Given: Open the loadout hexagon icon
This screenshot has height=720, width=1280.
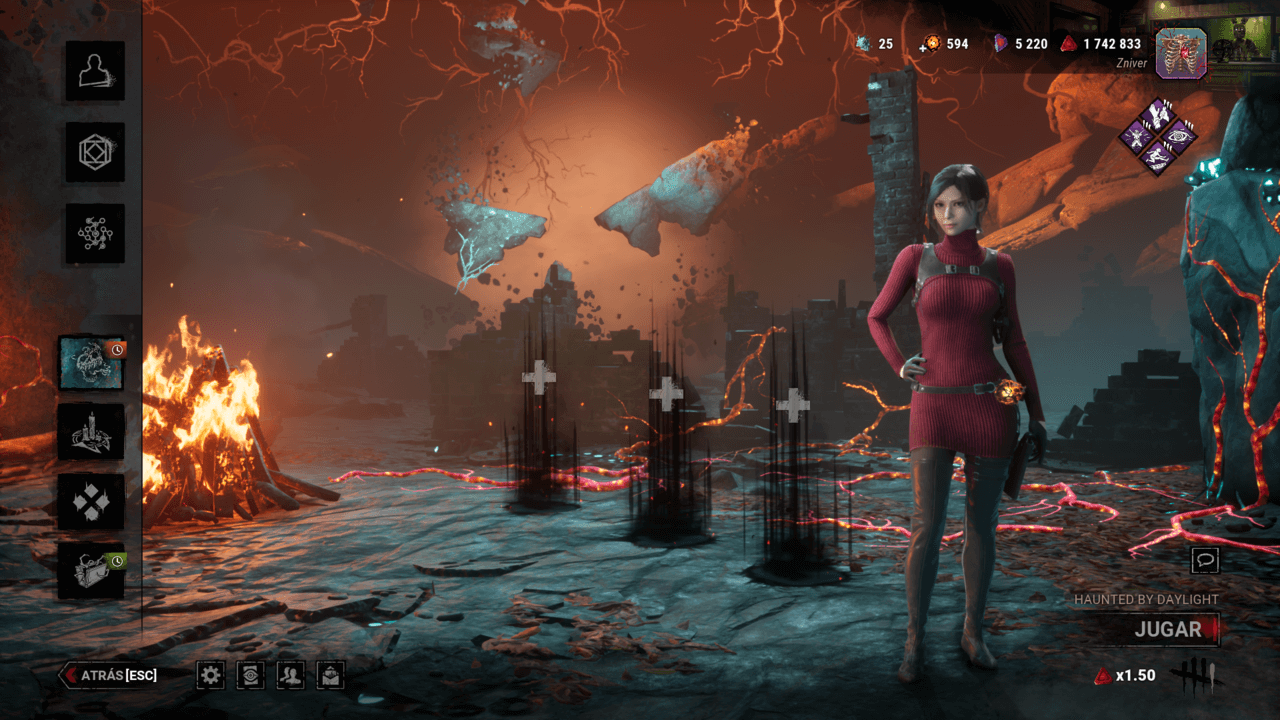Looking at the screenshot, I should click(95, 152).
